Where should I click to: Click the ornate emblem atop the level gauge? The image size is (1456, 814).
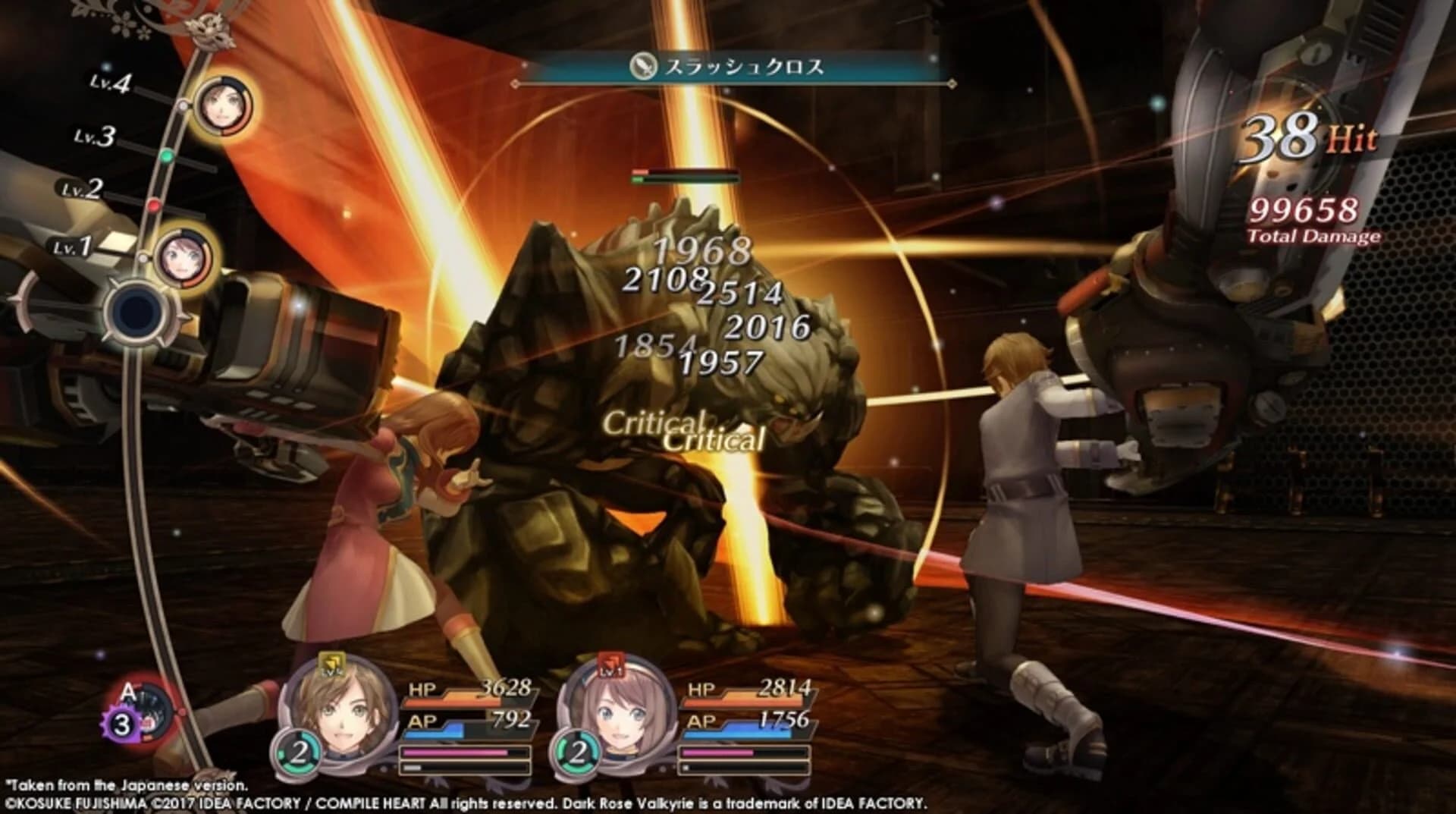pyautogui.click(x=209, y=32)
